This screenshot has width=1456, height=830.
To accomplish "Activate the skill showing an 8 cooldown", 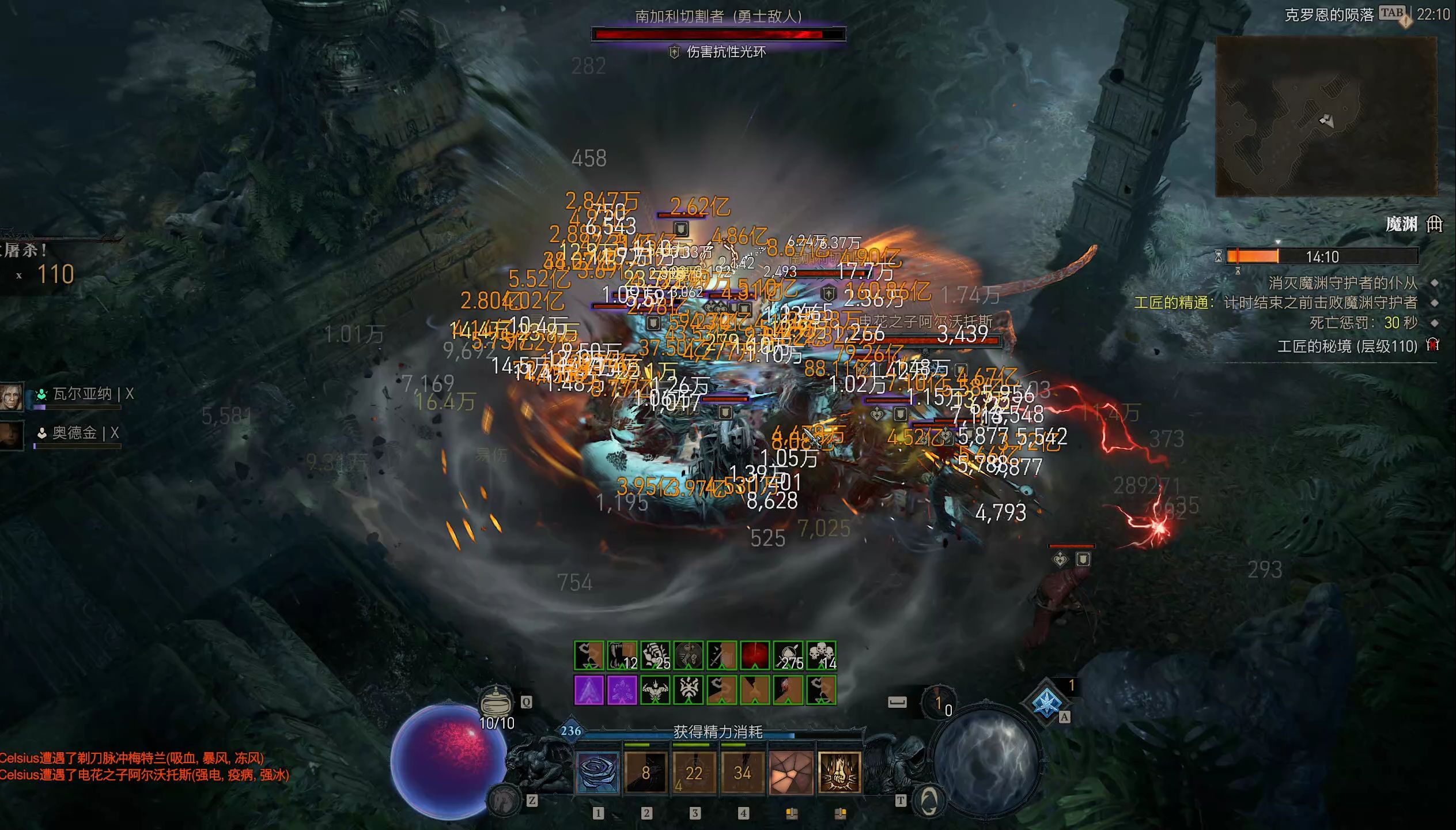I will click(646, 772).
